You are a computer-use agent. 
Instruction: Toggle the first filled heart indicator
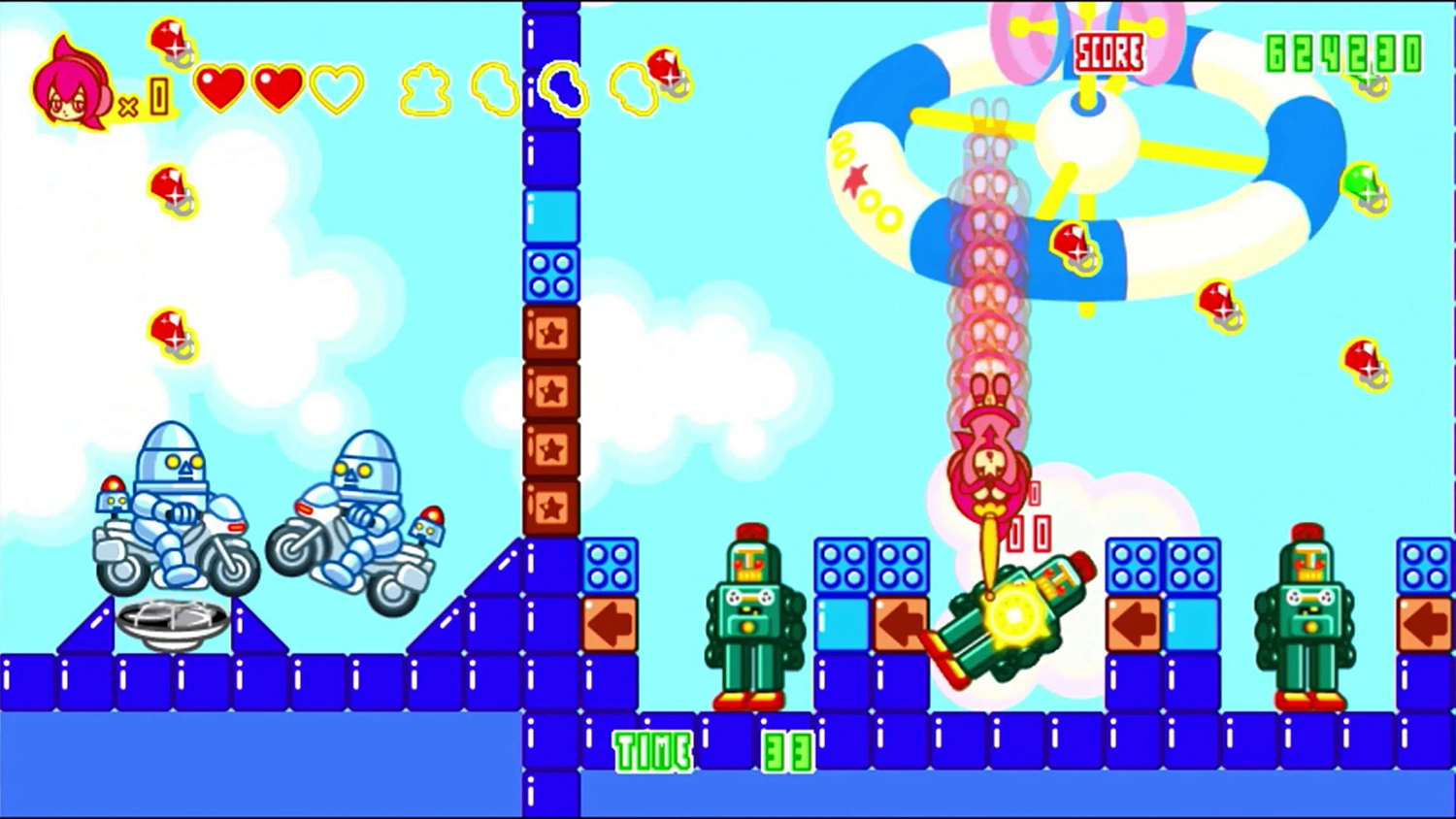223,87
